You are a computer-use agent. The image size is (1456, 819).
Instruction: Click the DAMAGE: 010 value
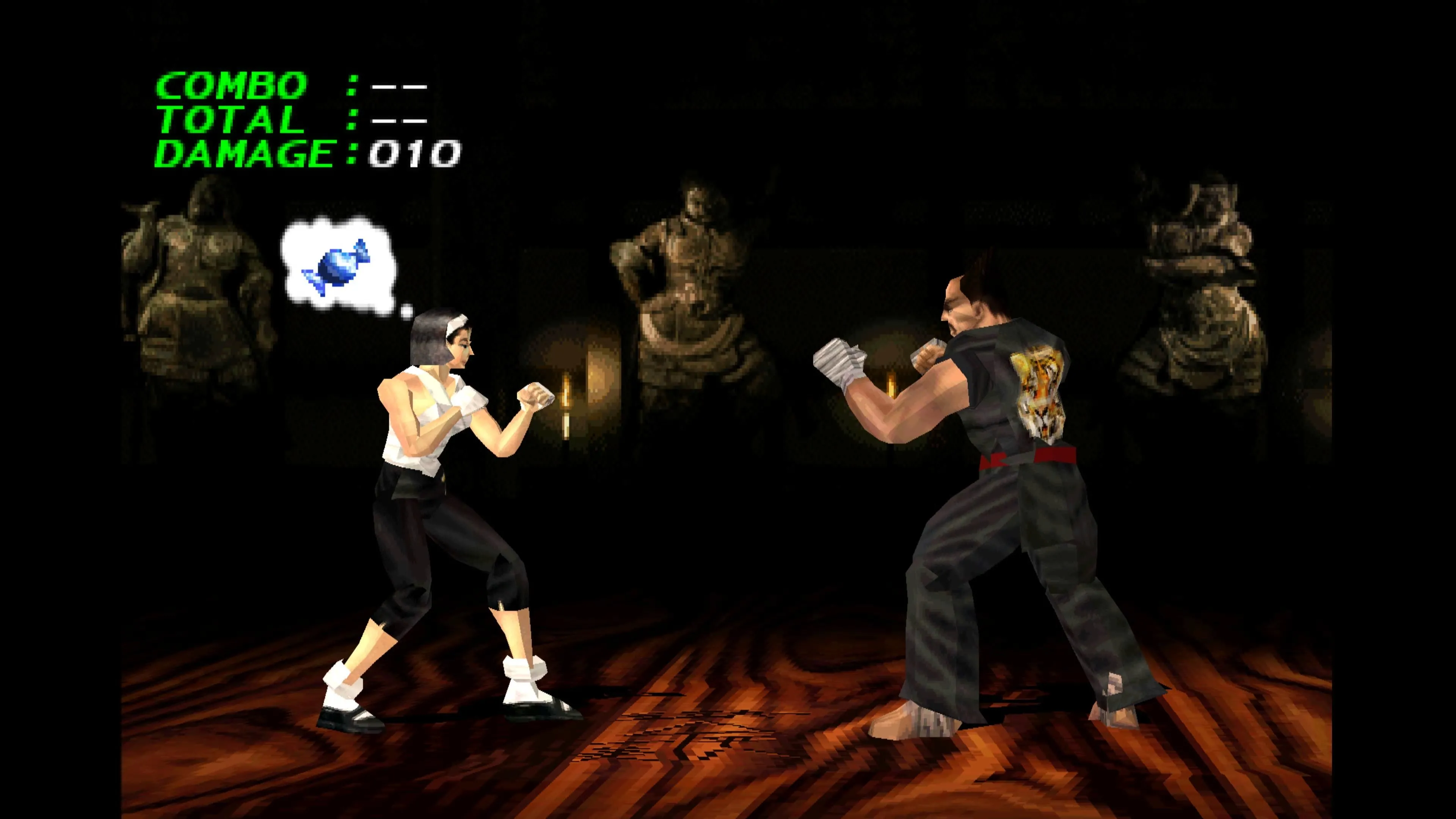pyautogui.click(x=413, y=152)
